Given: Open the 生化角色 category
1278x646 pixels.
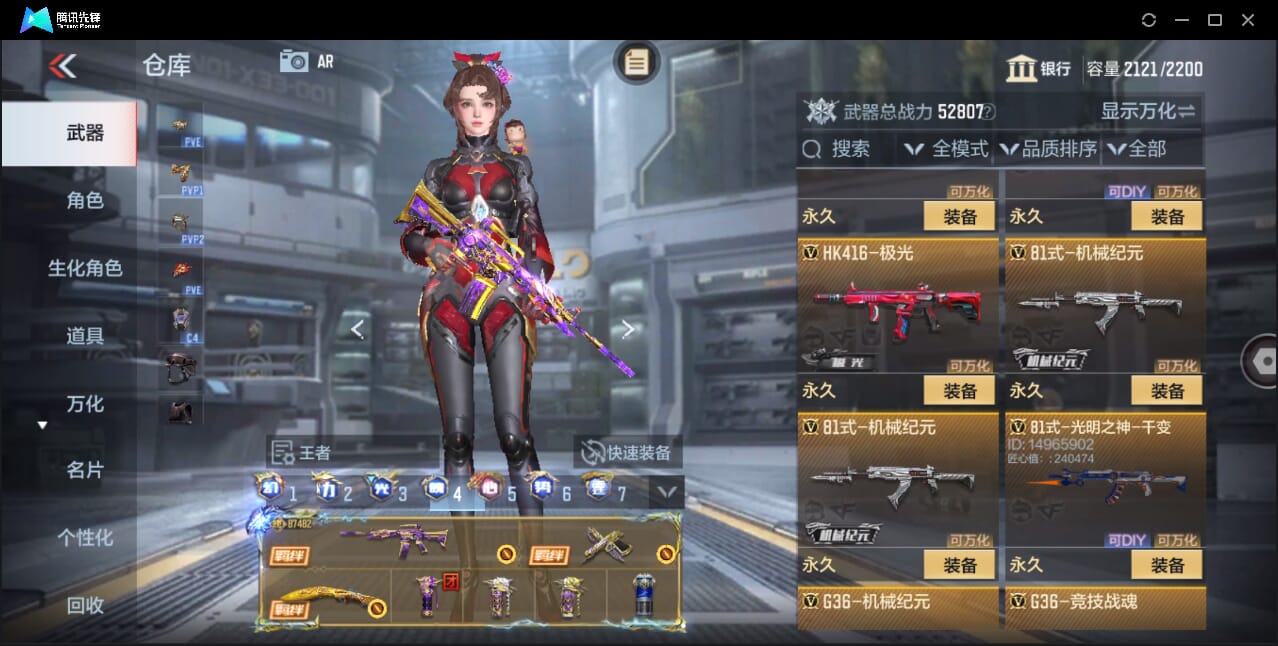Looking at the screenshot, I should (x=85, y=268).
